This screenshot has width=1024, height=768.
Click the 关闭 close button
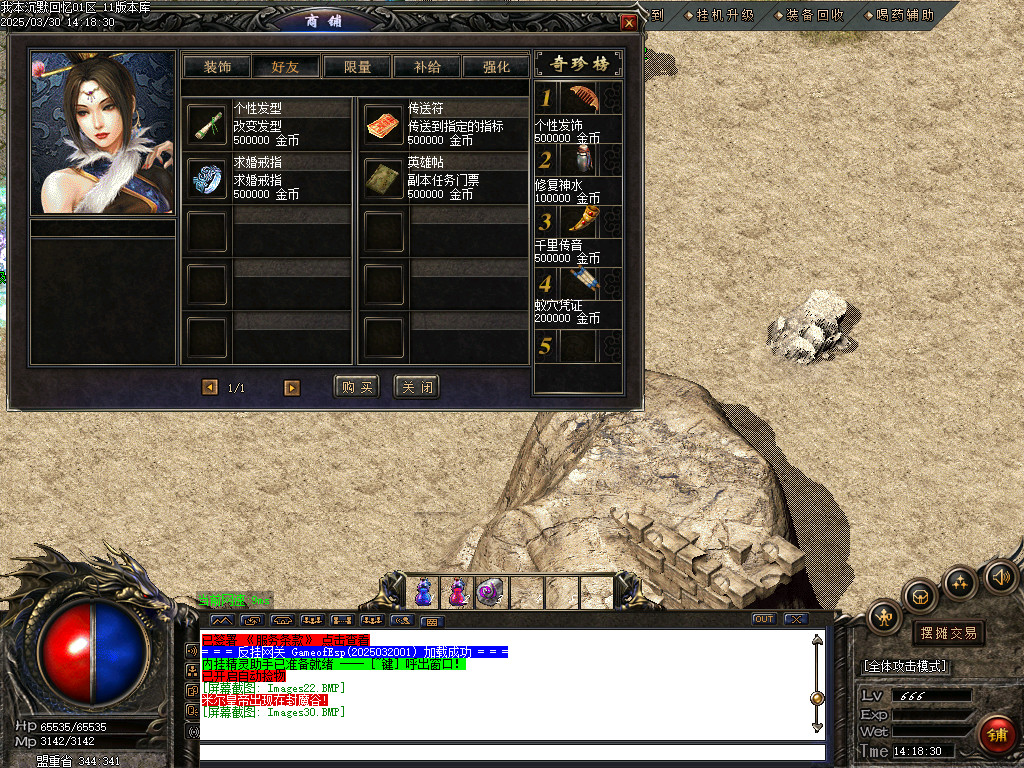[x=416, y=387]
